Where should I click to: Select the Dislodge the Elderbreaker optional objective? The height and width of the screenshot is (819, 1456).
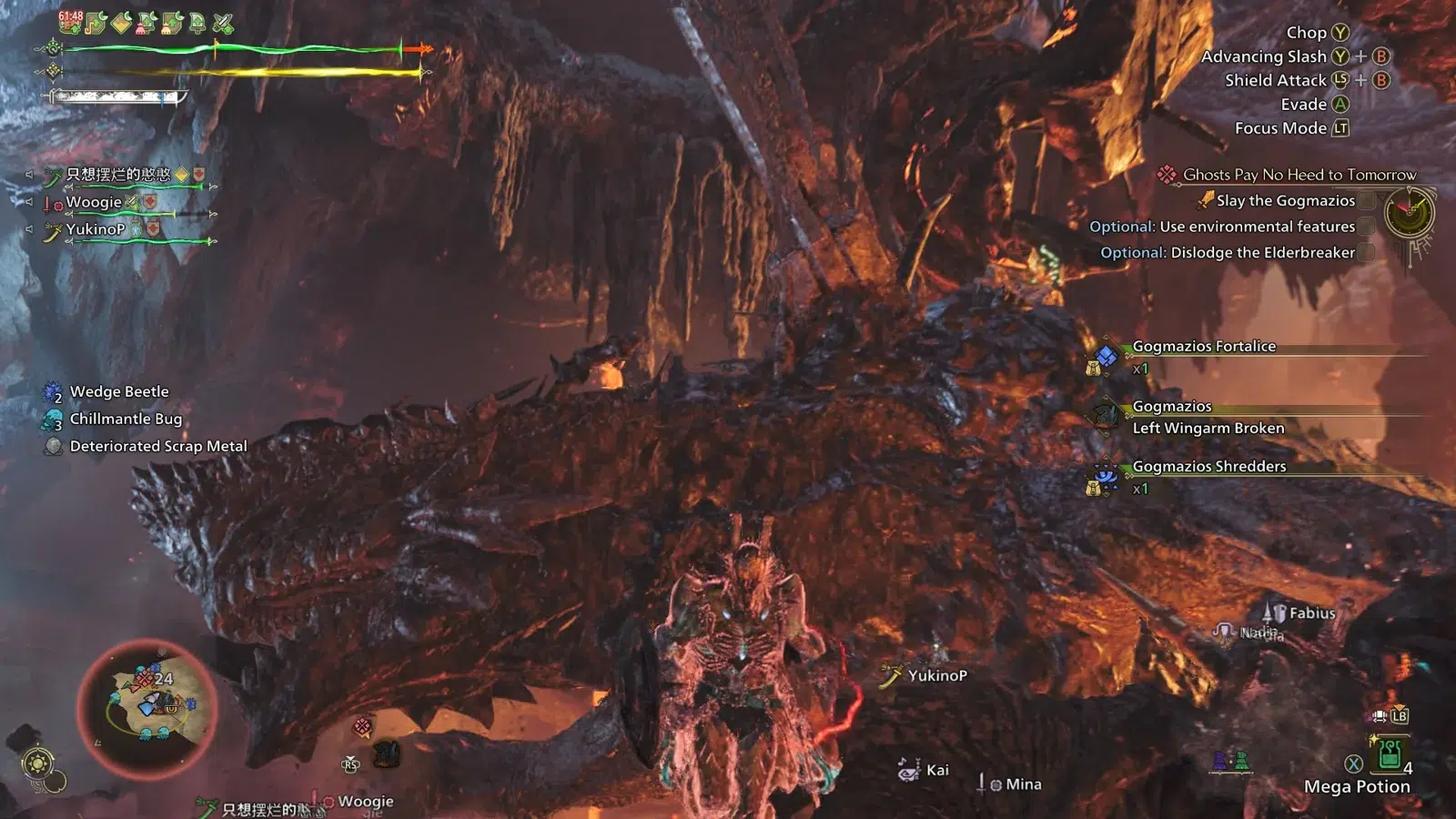coord(1227,253)
